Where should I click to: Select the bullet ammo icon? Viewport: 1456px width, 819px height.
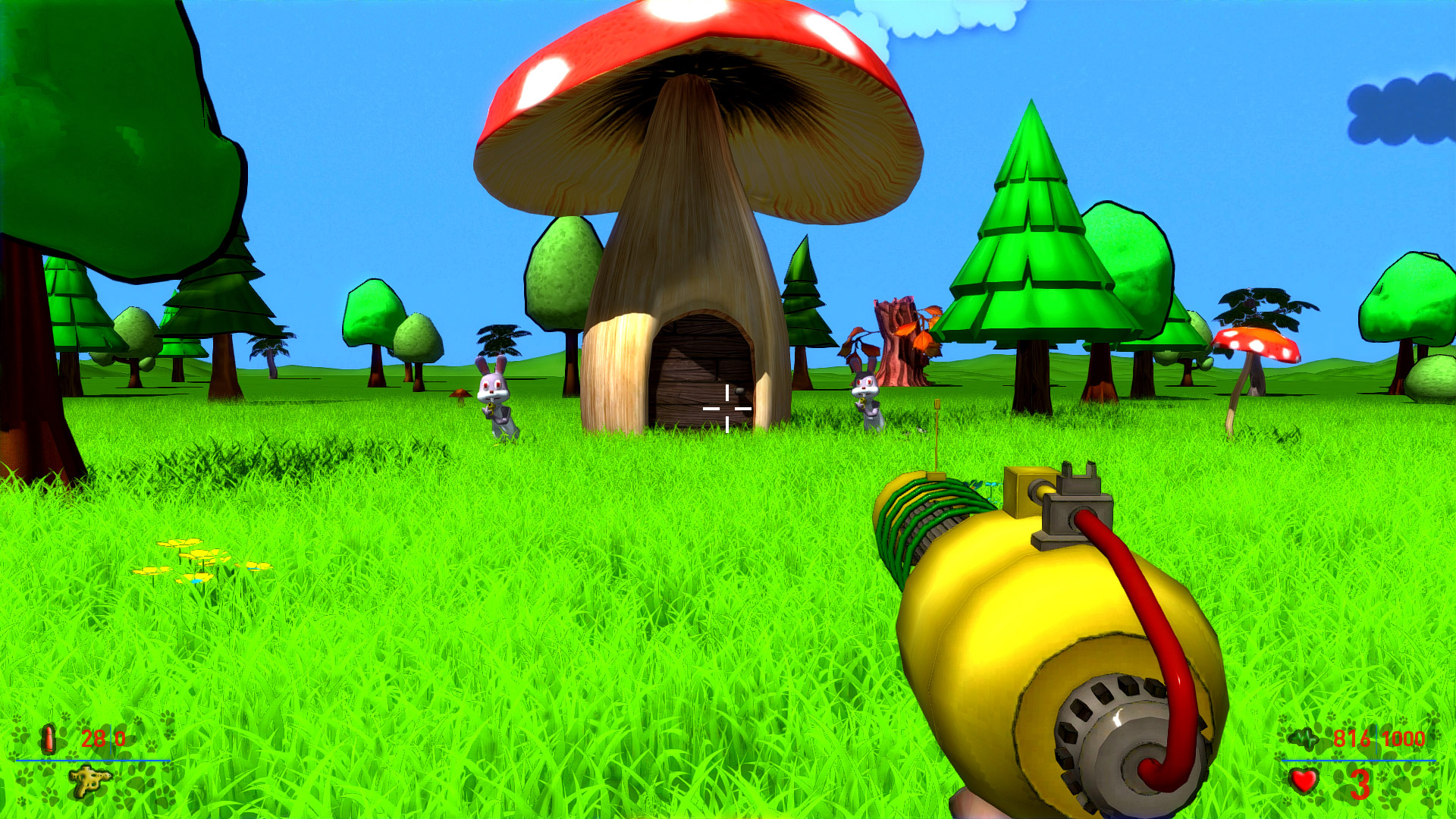48,739
